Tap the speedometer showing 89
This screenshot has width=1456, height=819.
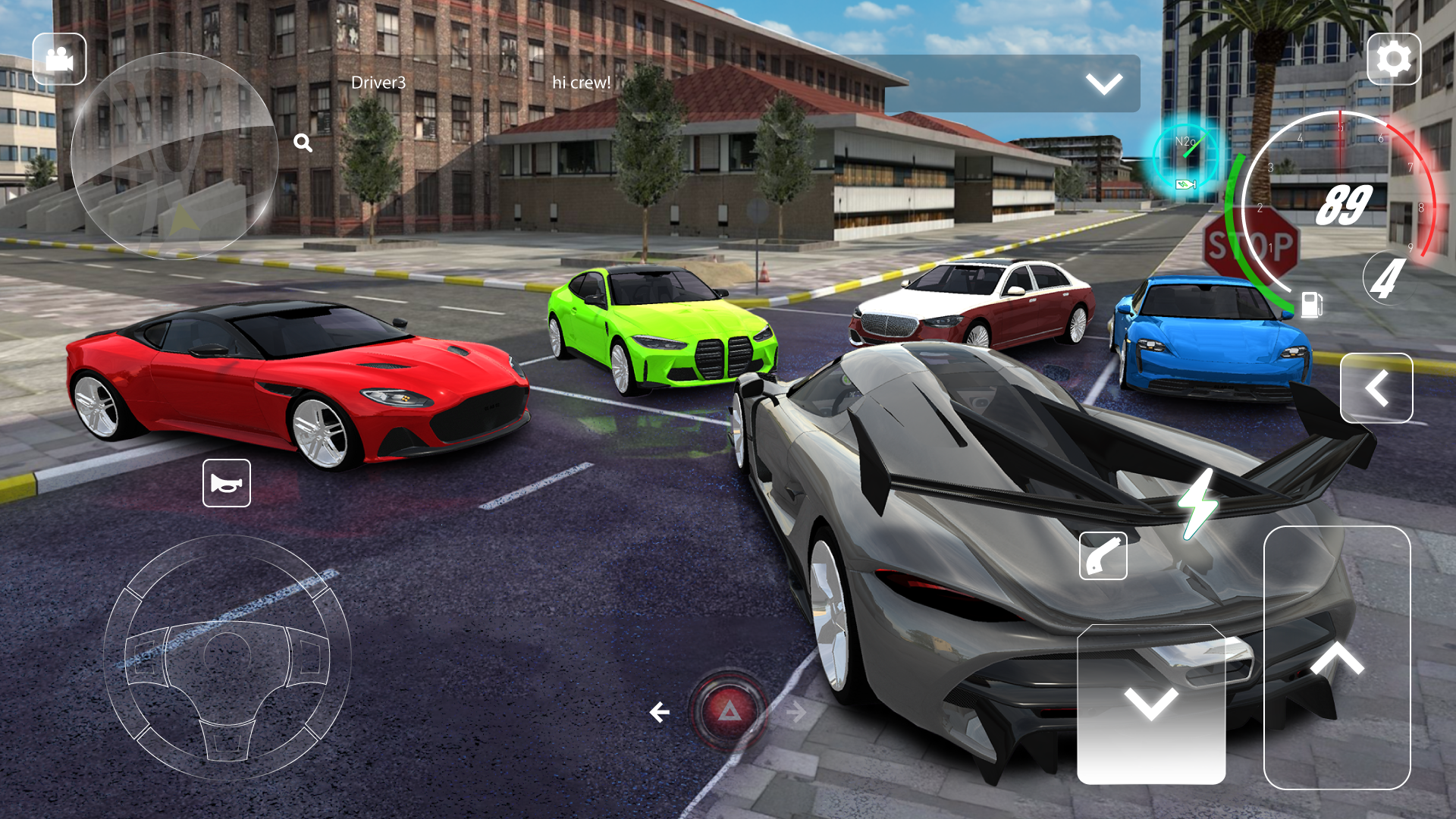coord(1346,203)
